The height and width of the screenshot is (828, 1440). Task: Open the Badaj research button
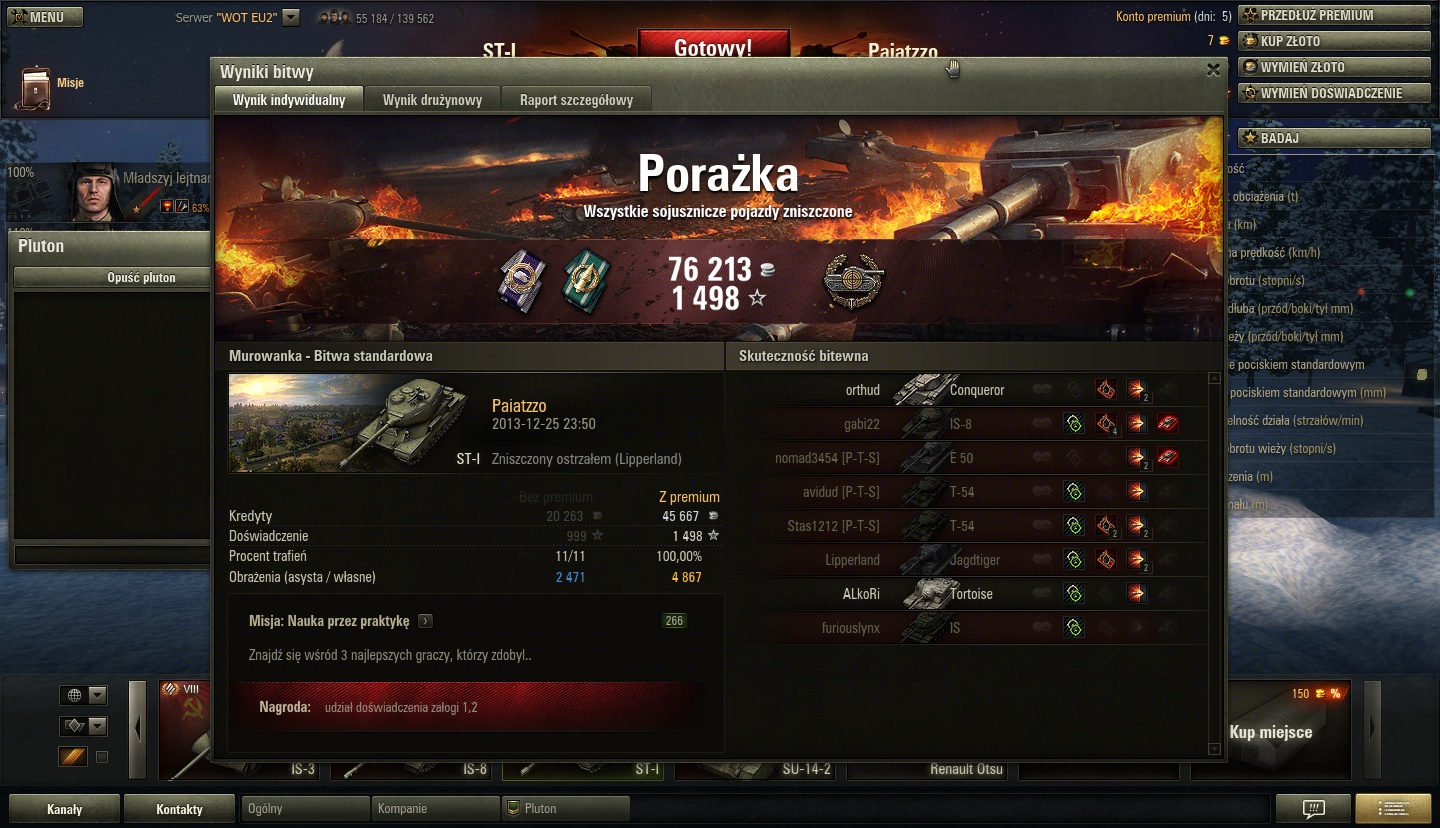tap(1334, 138)
